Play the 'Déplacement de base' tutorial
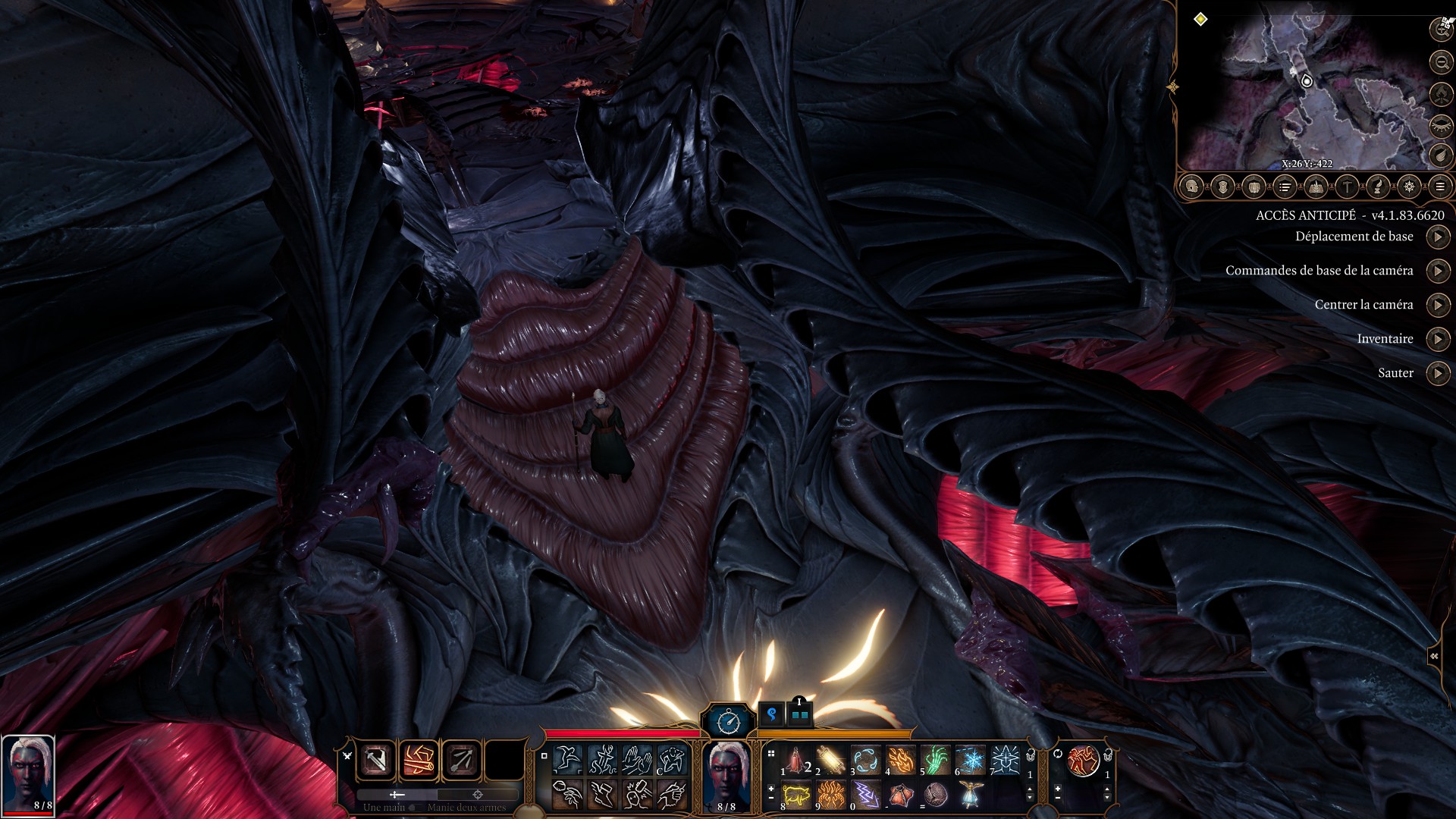This screenshot has width=1456, height=819. [x=1438, y=237]
